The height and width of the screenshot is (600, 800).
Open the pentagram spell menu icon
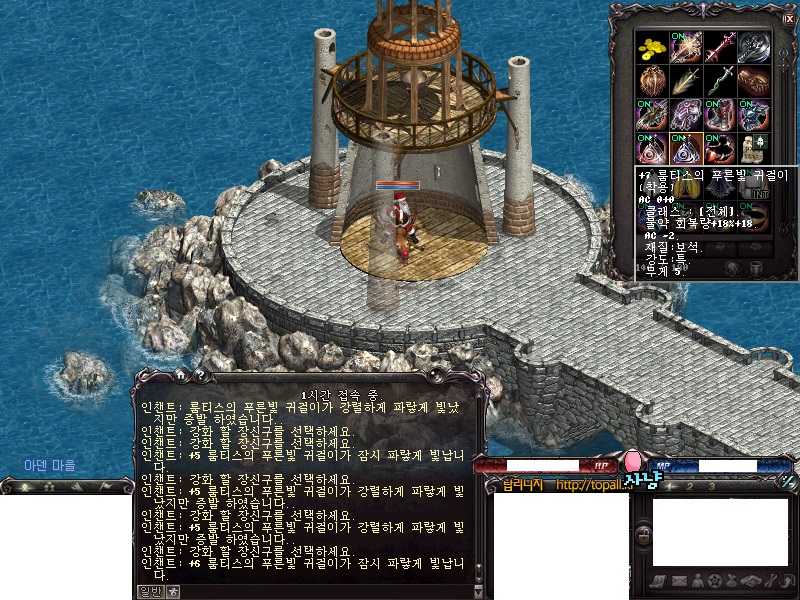(714, 581)
